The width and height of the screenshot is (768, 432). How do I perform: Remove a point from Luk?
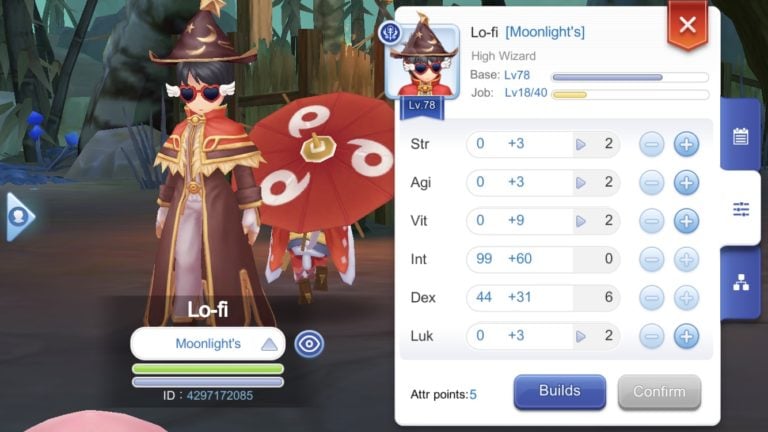651,336
